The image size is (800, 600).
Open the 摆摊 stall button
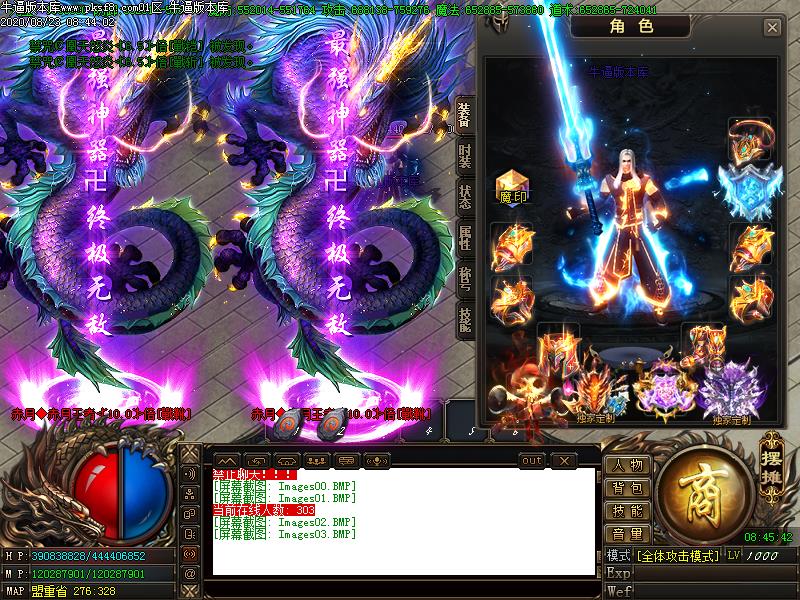click(x=770, y=457)
